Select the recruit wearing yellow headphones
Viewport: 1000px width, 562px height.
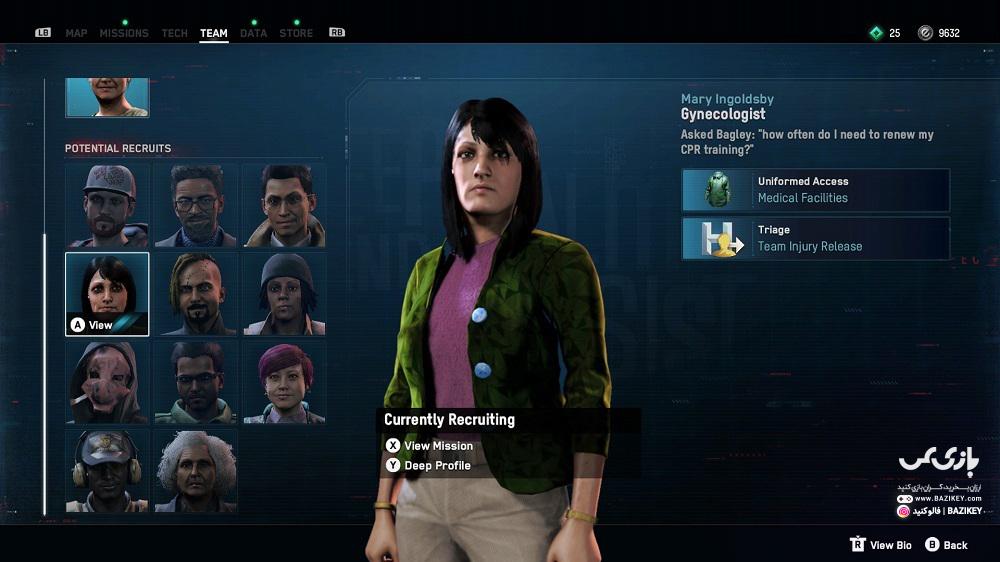point(108,470)
